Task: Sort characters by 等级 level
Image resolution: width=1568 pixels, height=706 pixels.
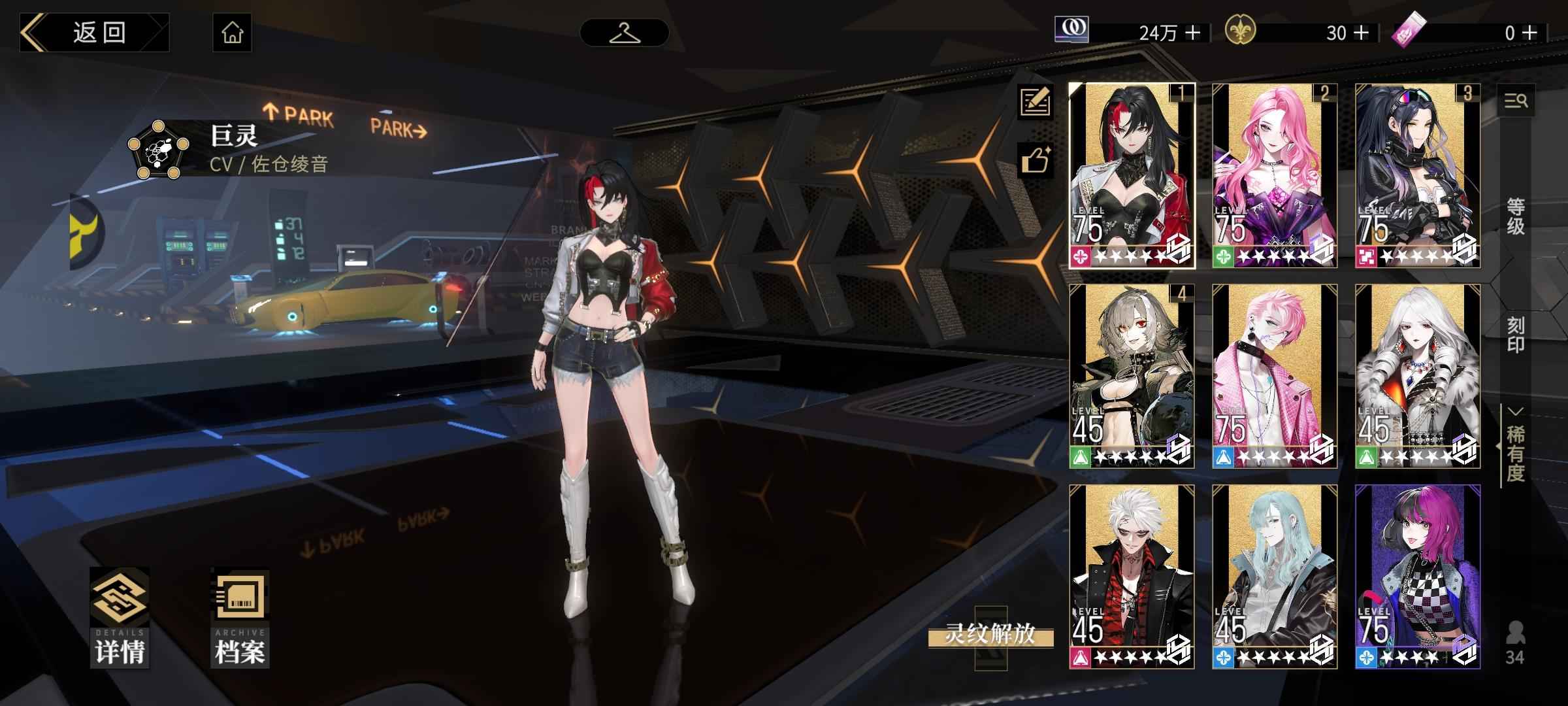Action: [x=1516, y=217]
